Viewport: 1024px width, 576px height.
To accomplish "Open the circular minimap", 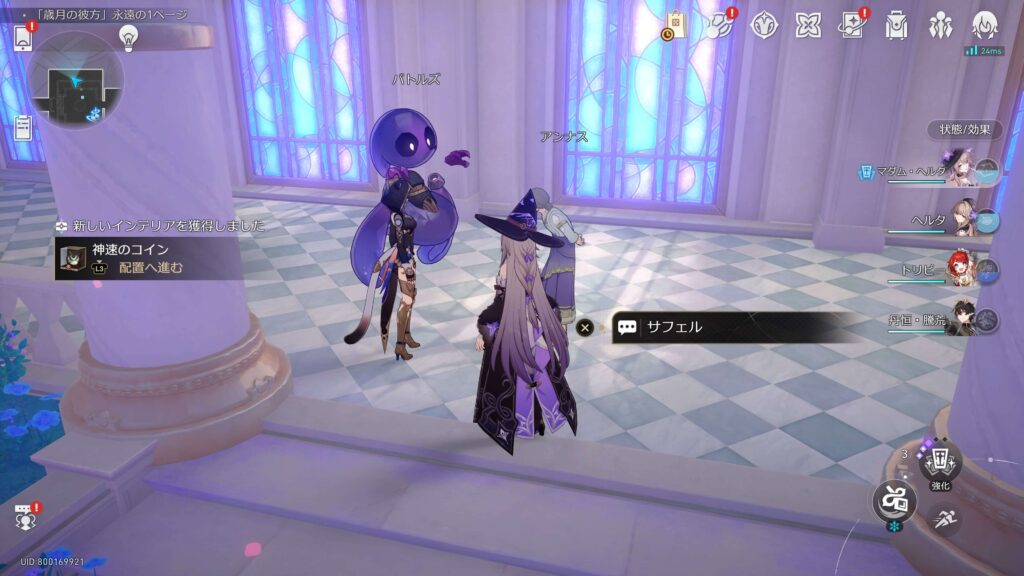I will tap(74, 79).
